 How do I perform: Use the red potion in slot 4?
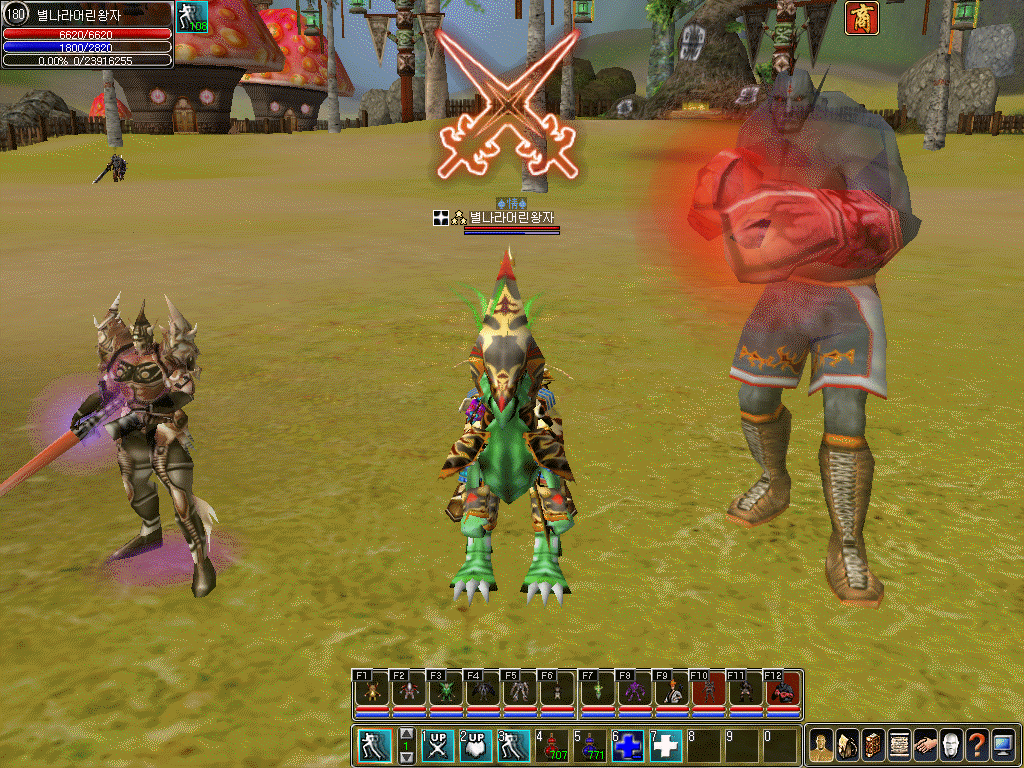click(552, 746)
